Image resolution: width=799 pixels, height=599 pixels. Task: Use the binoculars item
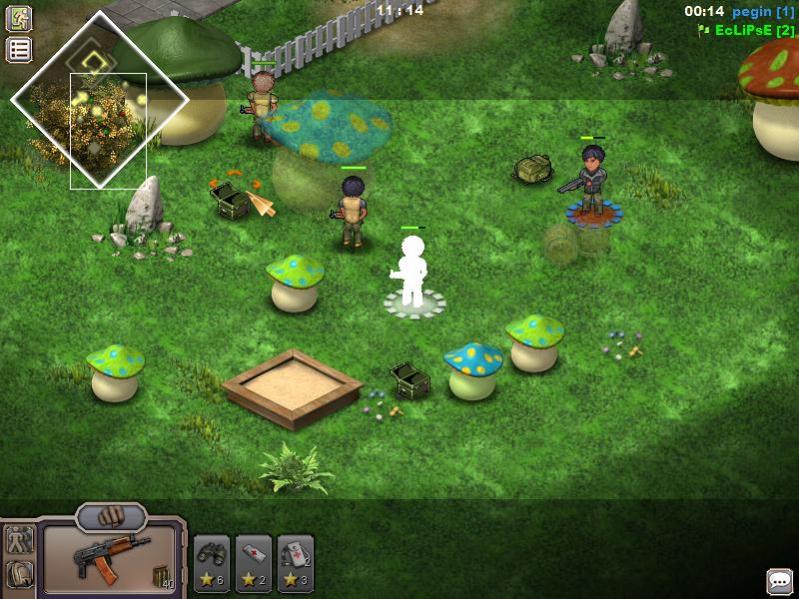point(211,563)
